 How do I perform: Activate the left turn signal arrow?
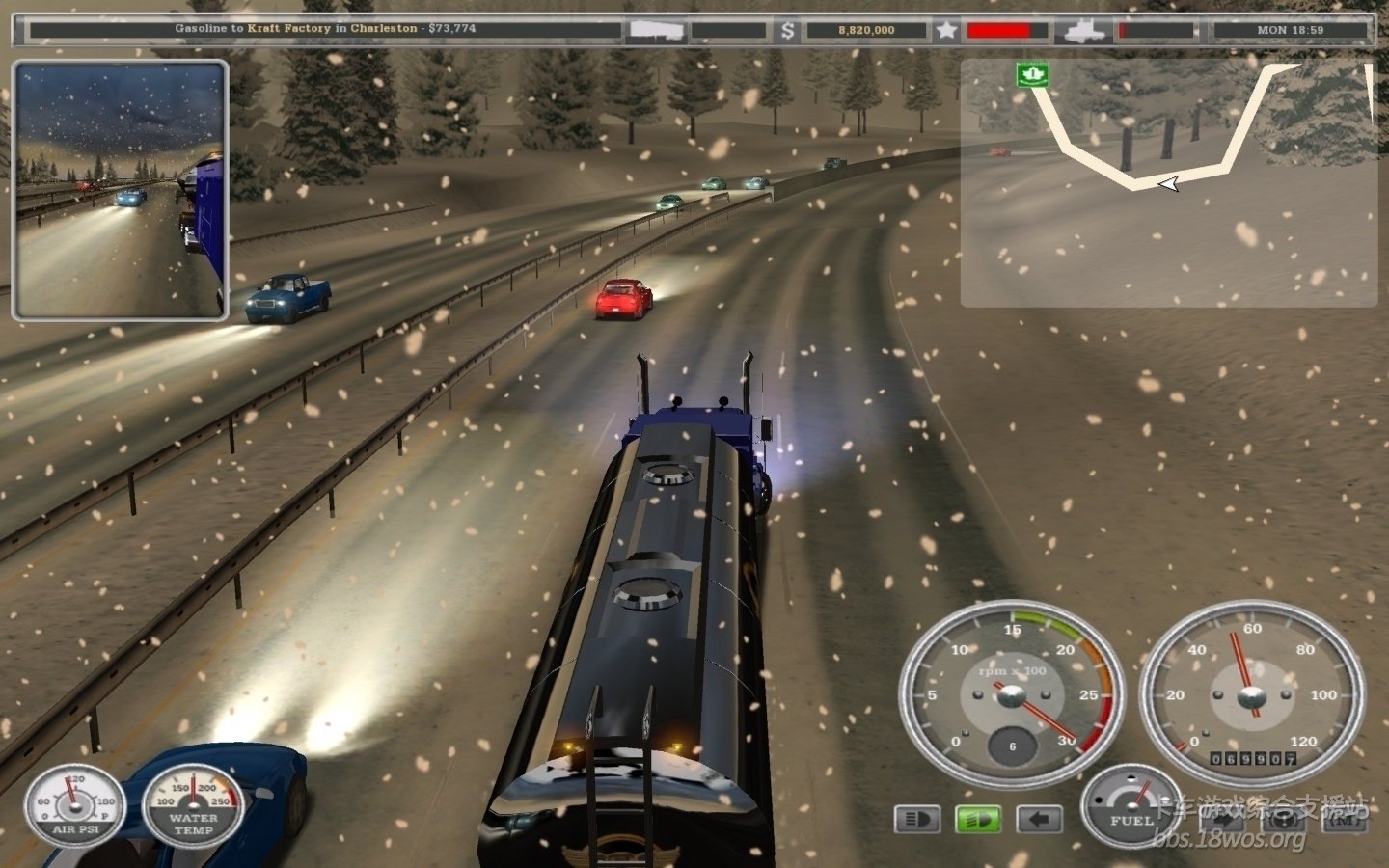point(1039,820)
